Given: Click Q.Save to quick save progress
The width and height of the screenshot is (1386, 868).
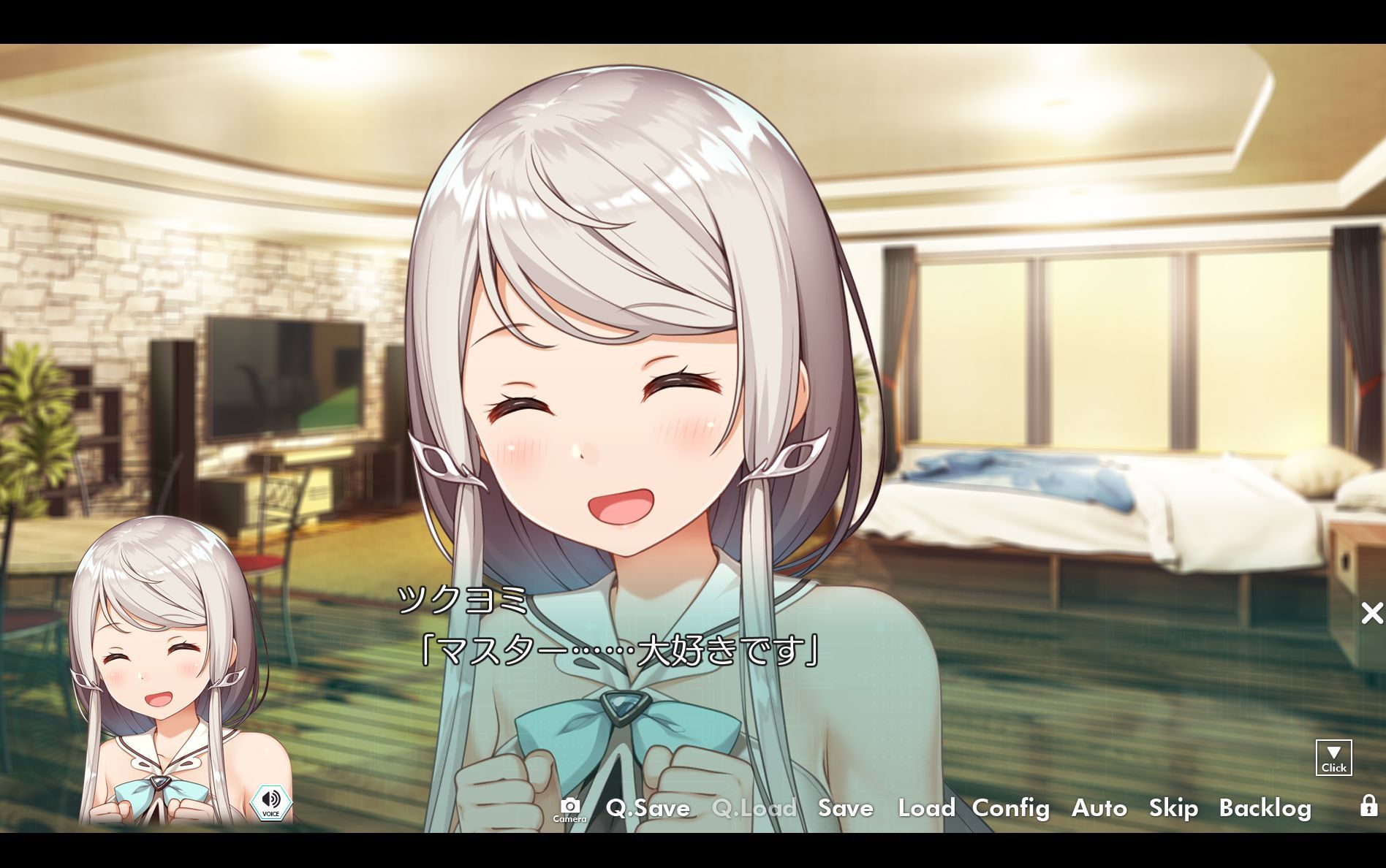Looking at the screenshot, I should (648, 809).
